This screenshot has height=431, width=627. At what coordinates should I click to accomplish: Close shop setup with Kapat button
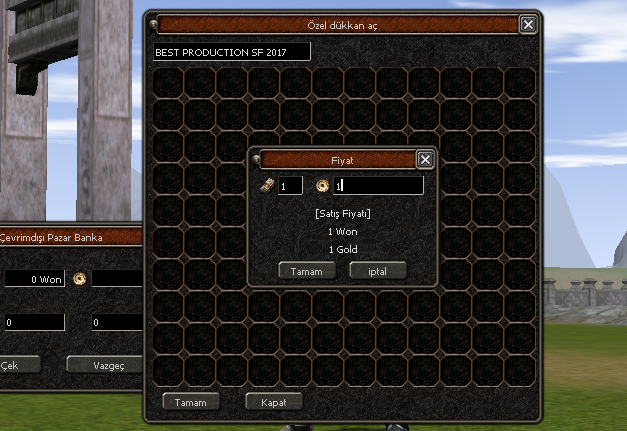click(273, 402)
